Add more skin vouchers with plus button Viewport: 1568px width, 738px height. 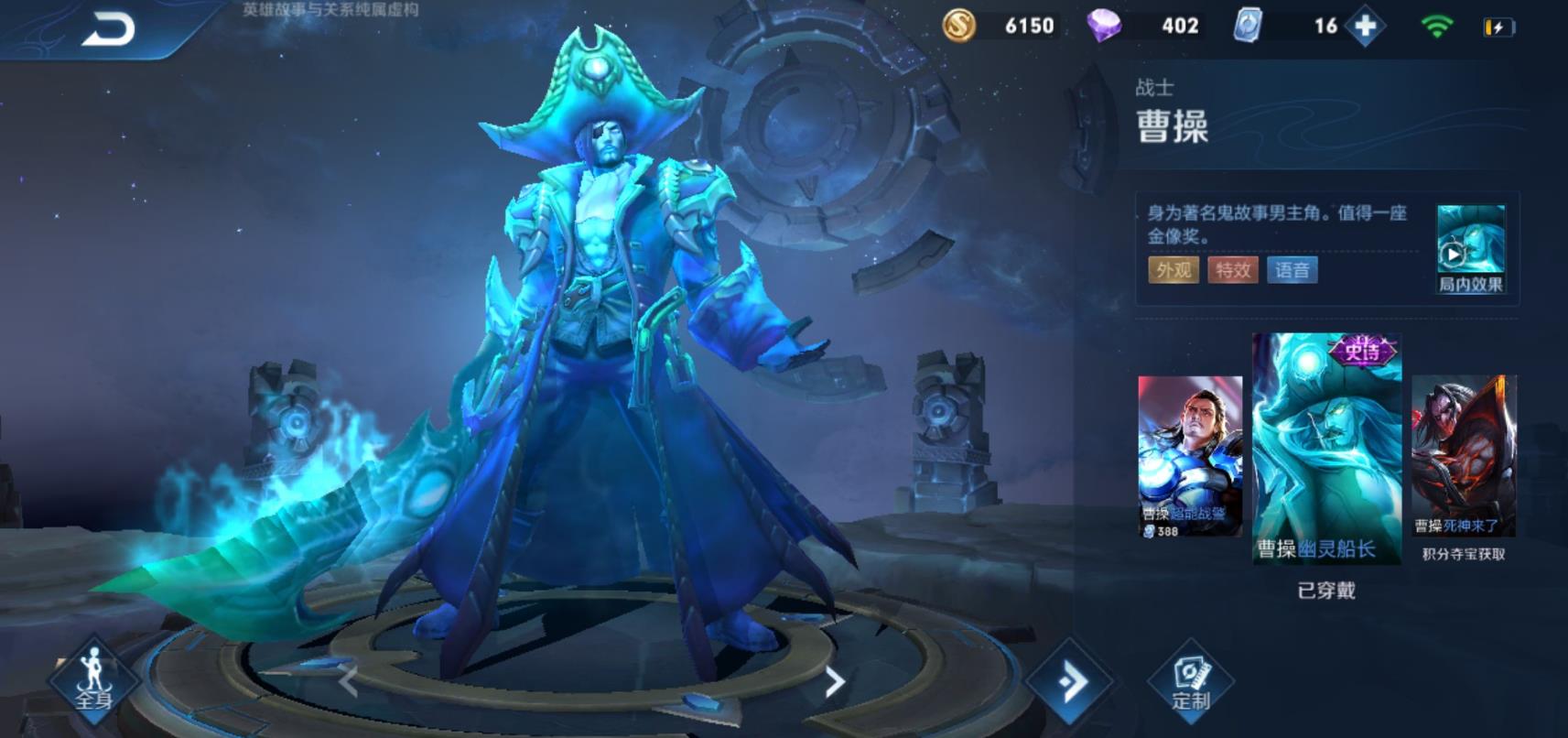[1366, 27]
